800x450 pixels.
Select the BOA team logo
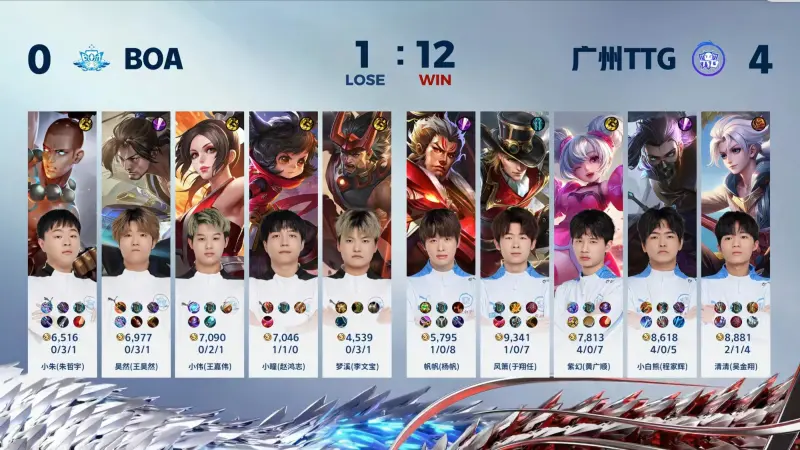(91, 59)
